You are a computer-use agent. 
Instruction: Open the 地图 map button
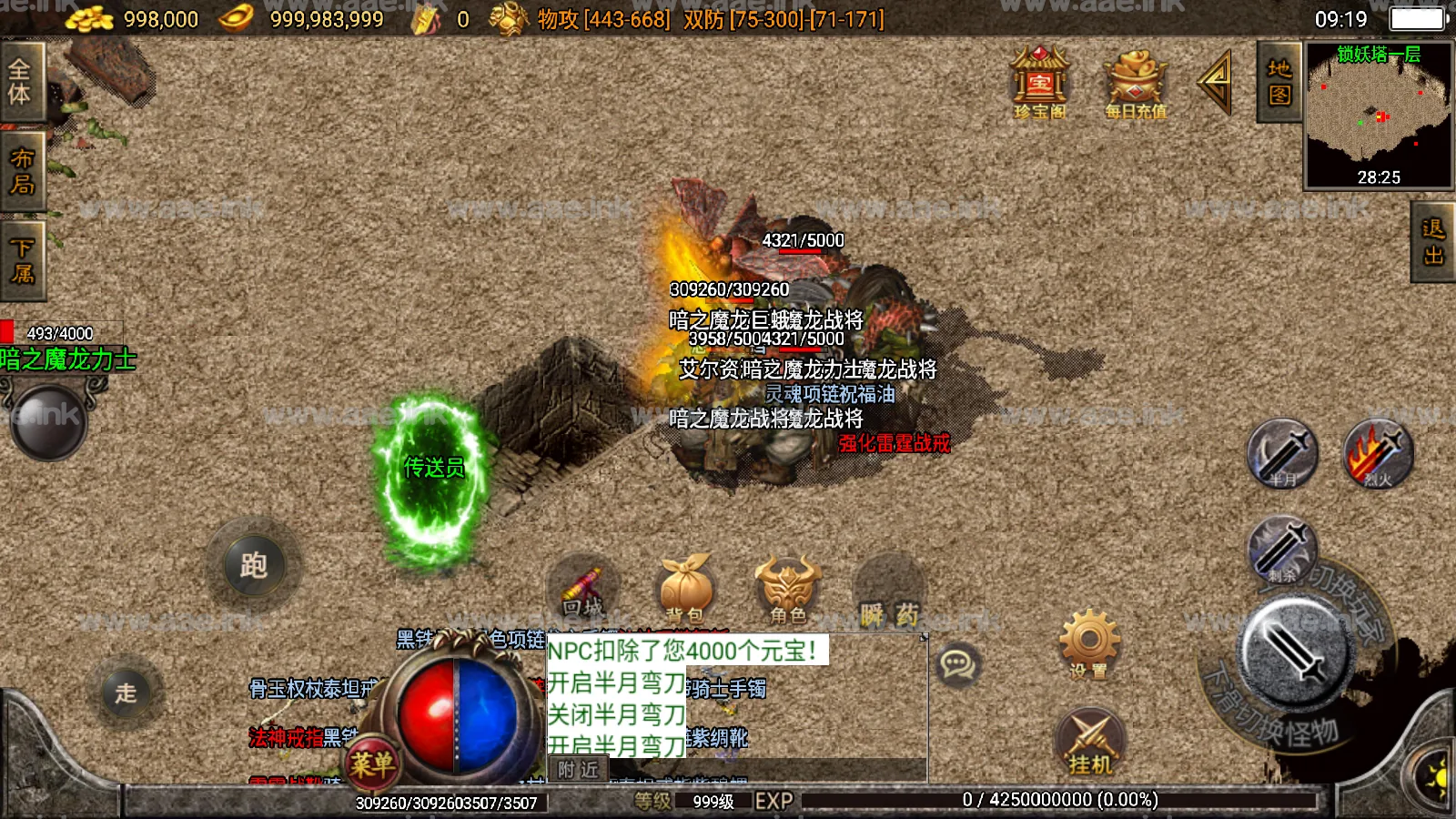point(1279,82)
